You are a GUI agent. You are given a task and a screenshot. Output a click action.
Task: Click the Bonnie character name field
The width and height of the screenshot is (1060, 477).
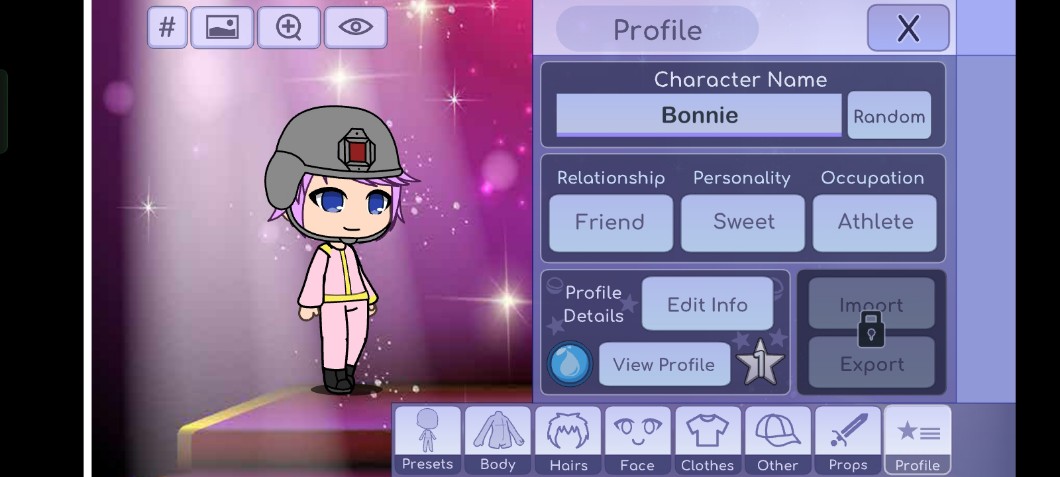pos(699,115)
